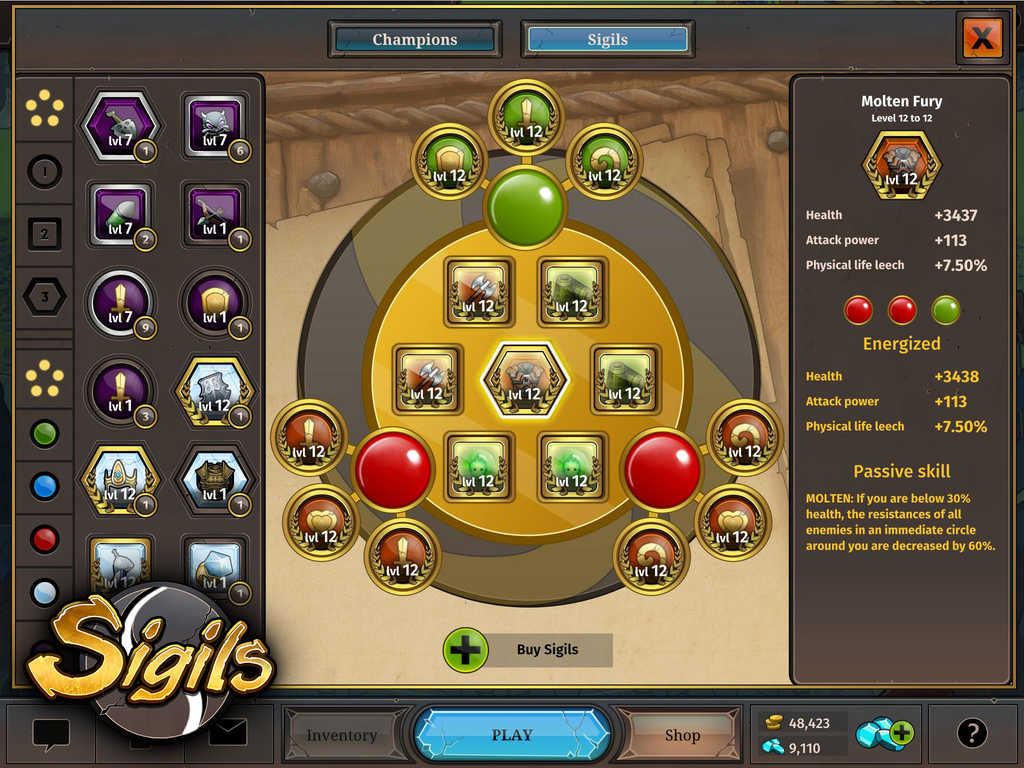Filter sigils by red color
Screen dimensions: 1024x768
click(x=45, y=540)
